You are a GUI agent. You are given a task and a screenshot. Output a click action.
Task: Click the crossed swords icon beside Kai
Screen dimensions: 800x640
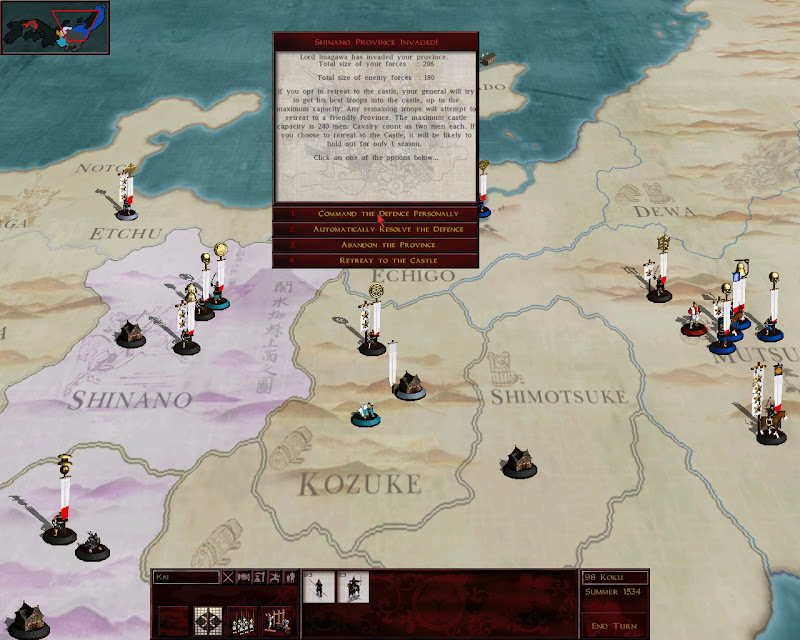pyautogui.click(x=228, y=577)
